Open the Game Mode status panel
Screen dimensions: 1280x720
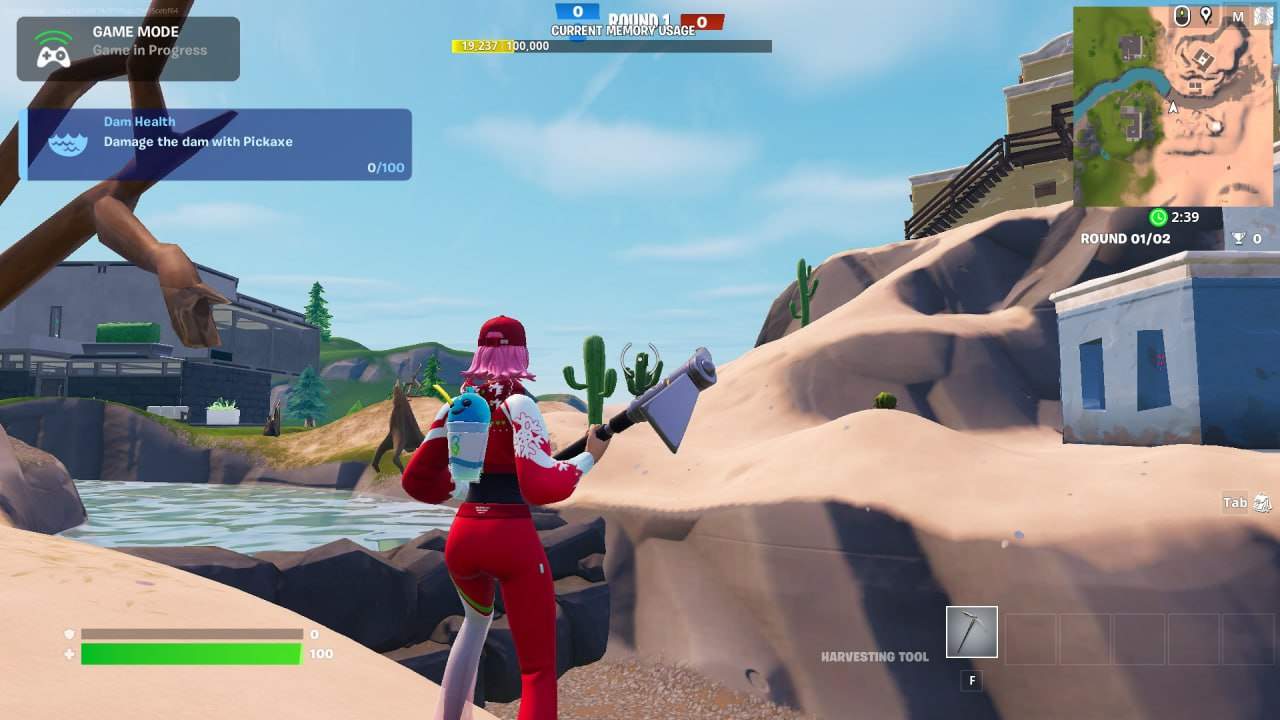pos(128,49)
